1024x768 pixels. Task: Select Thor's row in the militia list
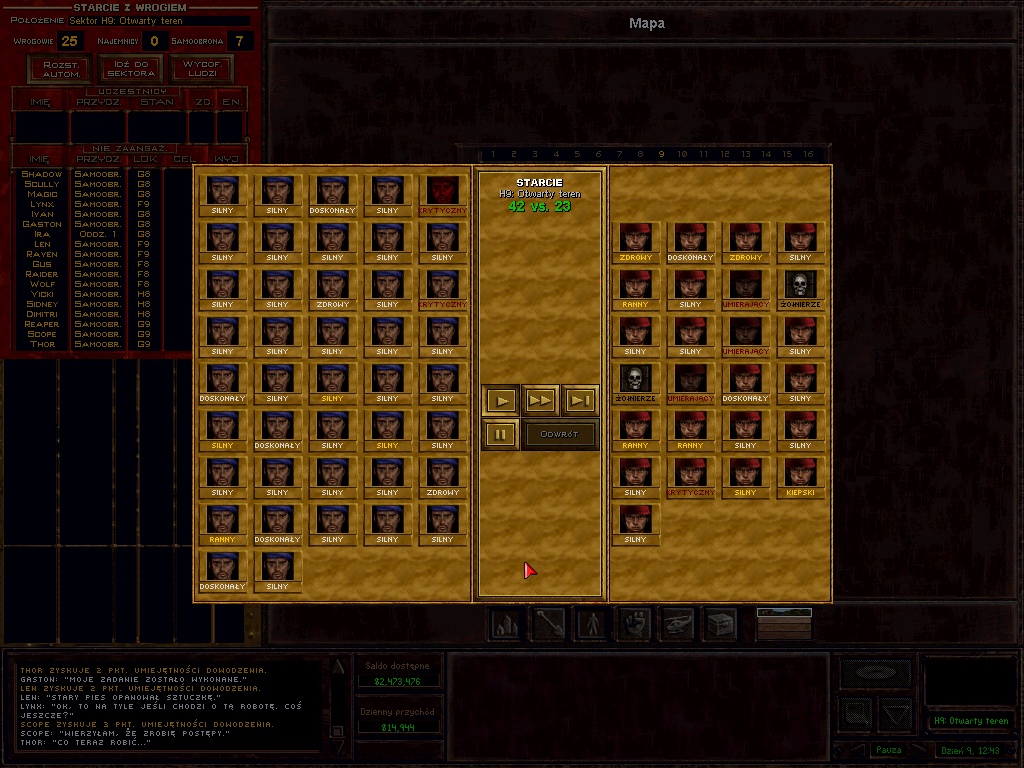(x=42, y=344)
